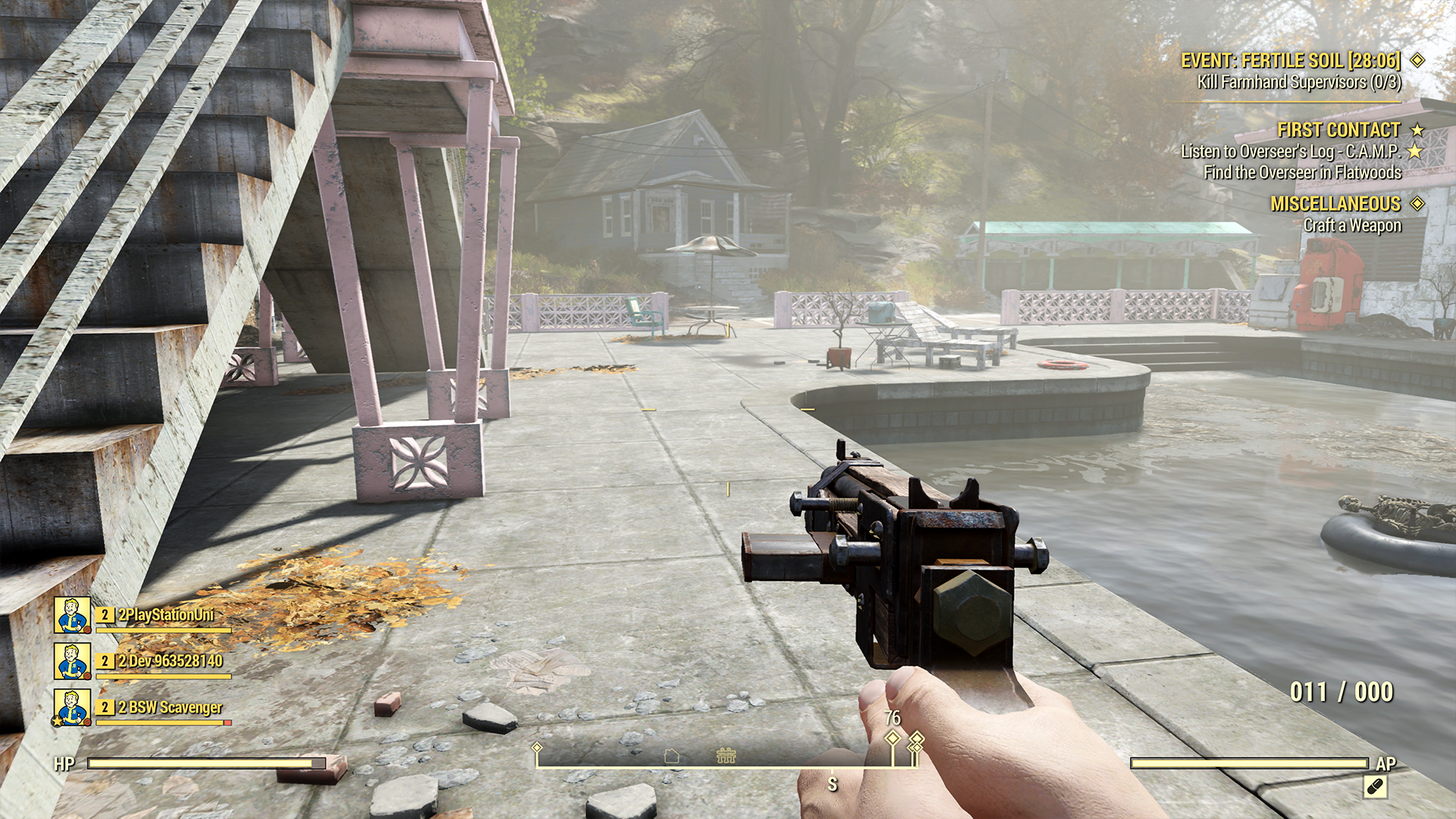Pick team member 2 BSW Scavenger

click(x=170, y=708)
